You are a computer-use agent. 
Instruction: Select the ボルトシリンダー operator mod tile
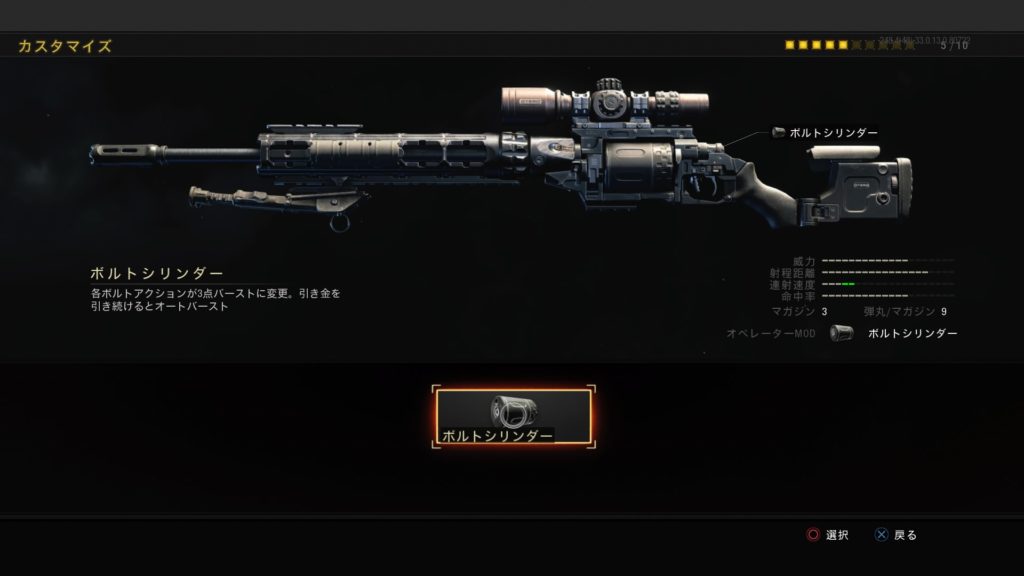pyautogui.click(x=512, y=417)
